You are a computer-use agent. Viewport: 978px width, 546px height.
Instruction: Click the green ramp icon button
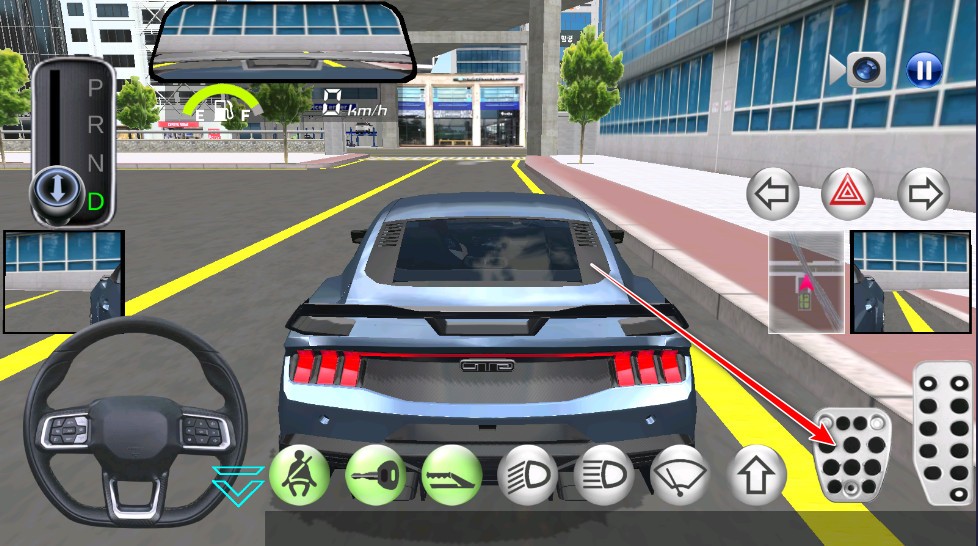[x=451, y=475]
